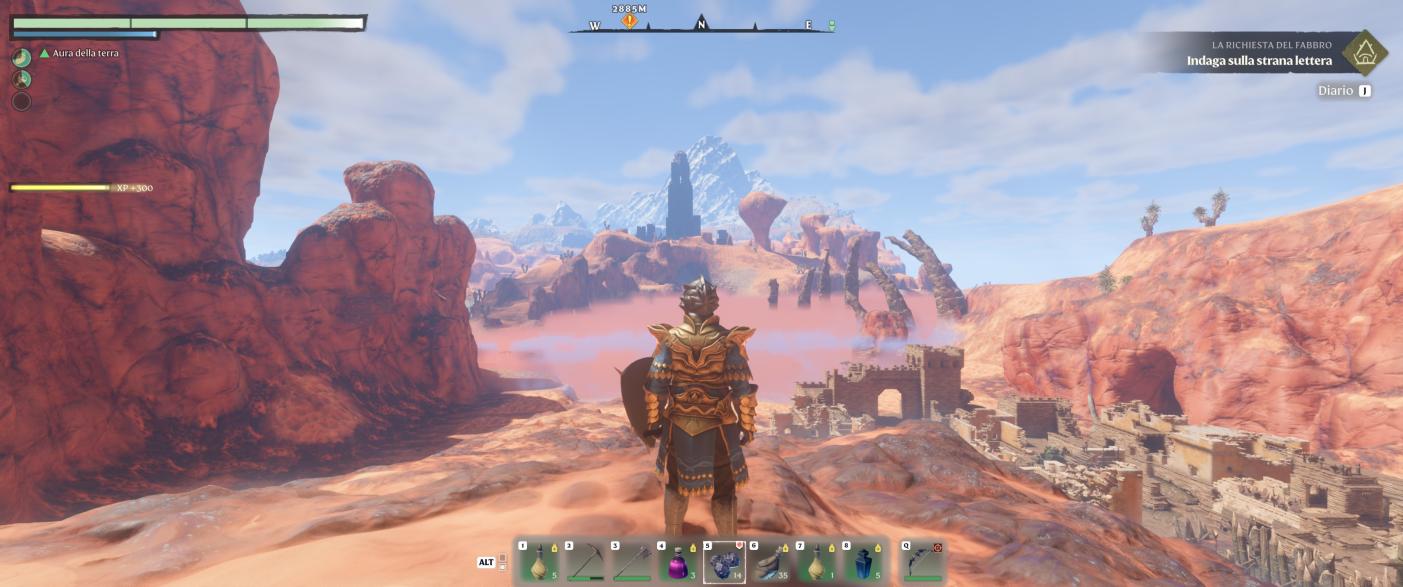1403x587 pixels.
Task: Use the blue bottle in slot 8
Action: (x=863, y=562)
